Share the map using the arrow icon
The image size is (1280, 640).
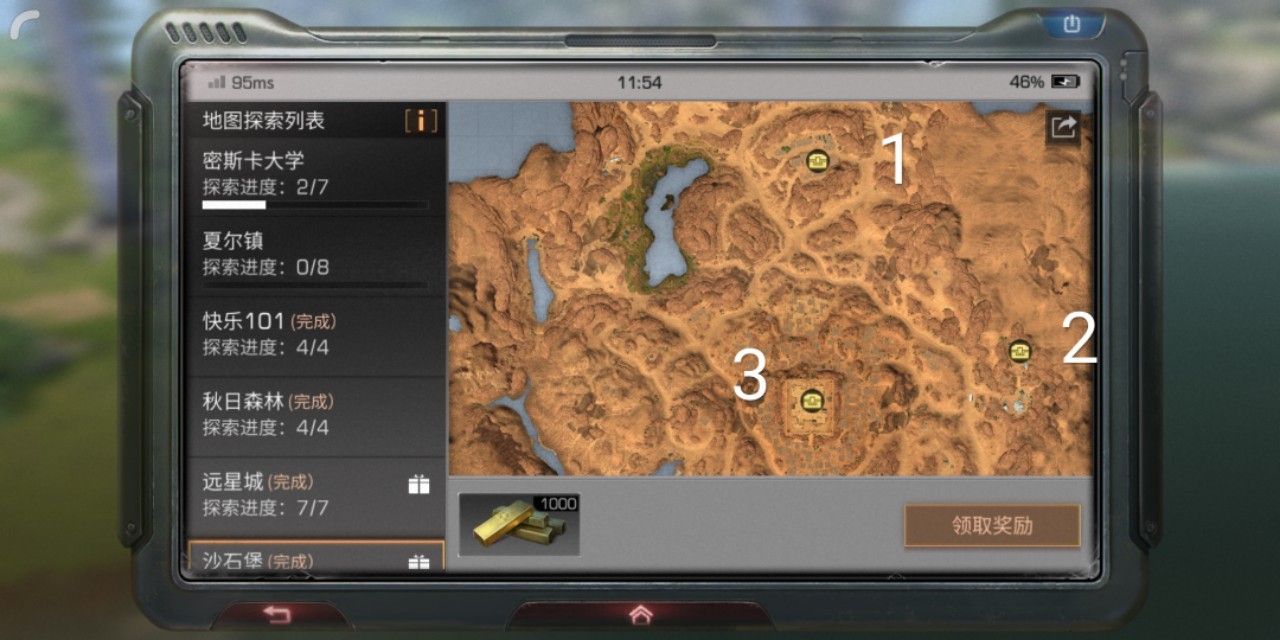point(1063,127)
